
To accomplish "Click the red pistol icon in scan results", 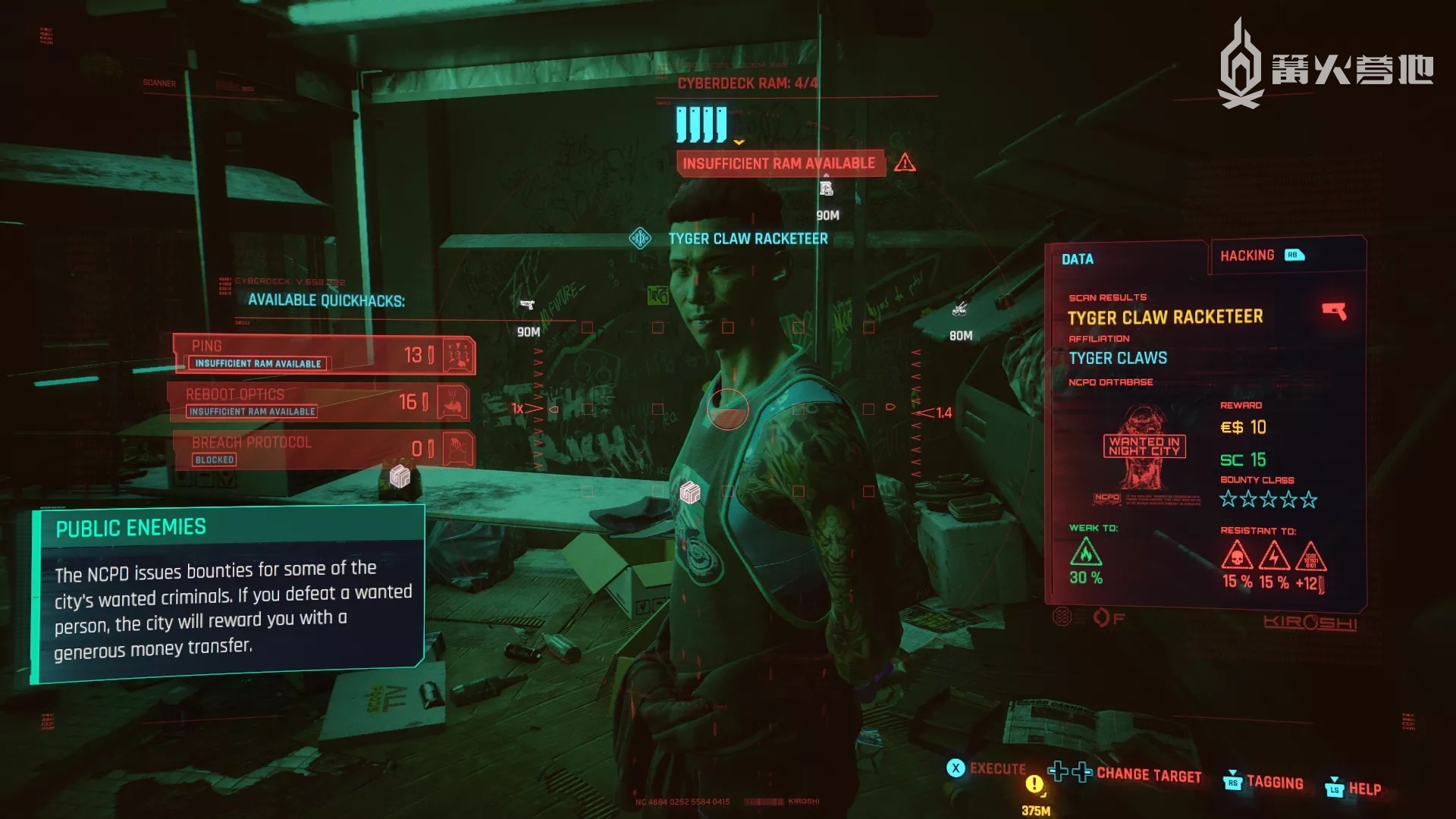I will click(1334, 311).
